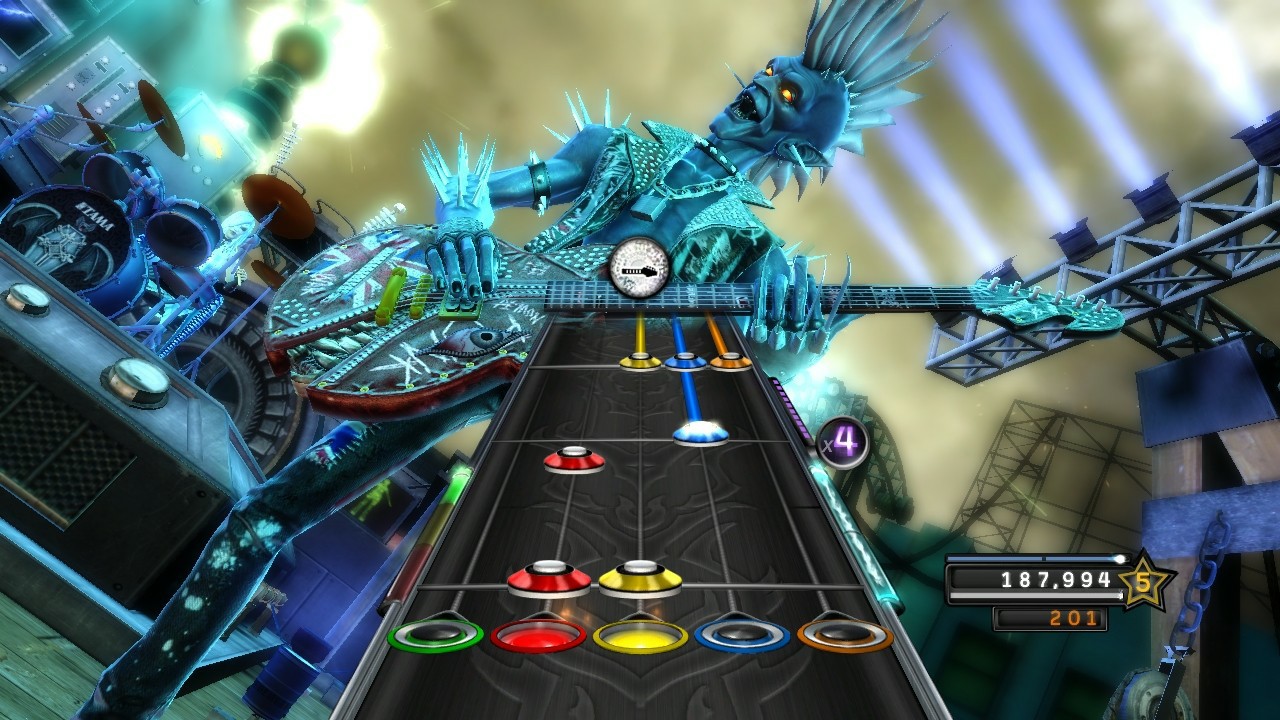Click the rock meter needle gauge
This screenshot has width=1280, height=720.
click(x=637, y=266)
